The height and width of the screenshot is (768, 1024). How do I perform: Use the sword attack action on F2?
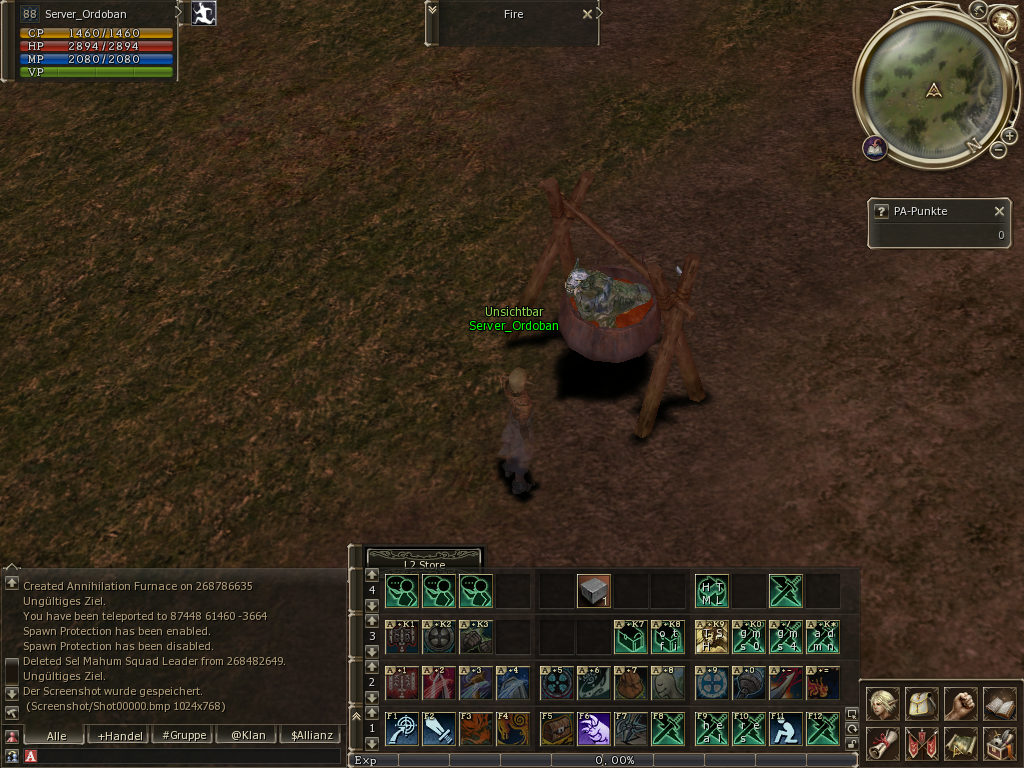438,728
